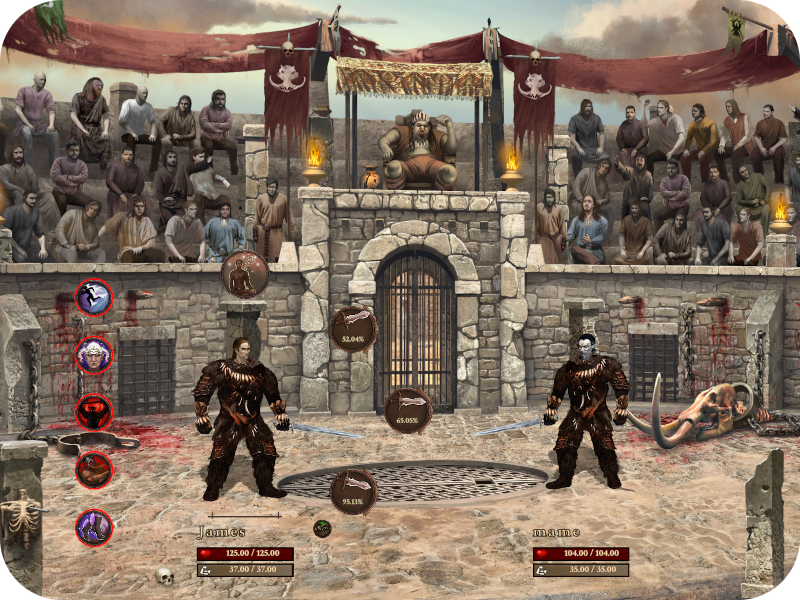Activate the red winged demon skill icon
800x600 pixels.
pyautogui.click(x=94, y=411)
